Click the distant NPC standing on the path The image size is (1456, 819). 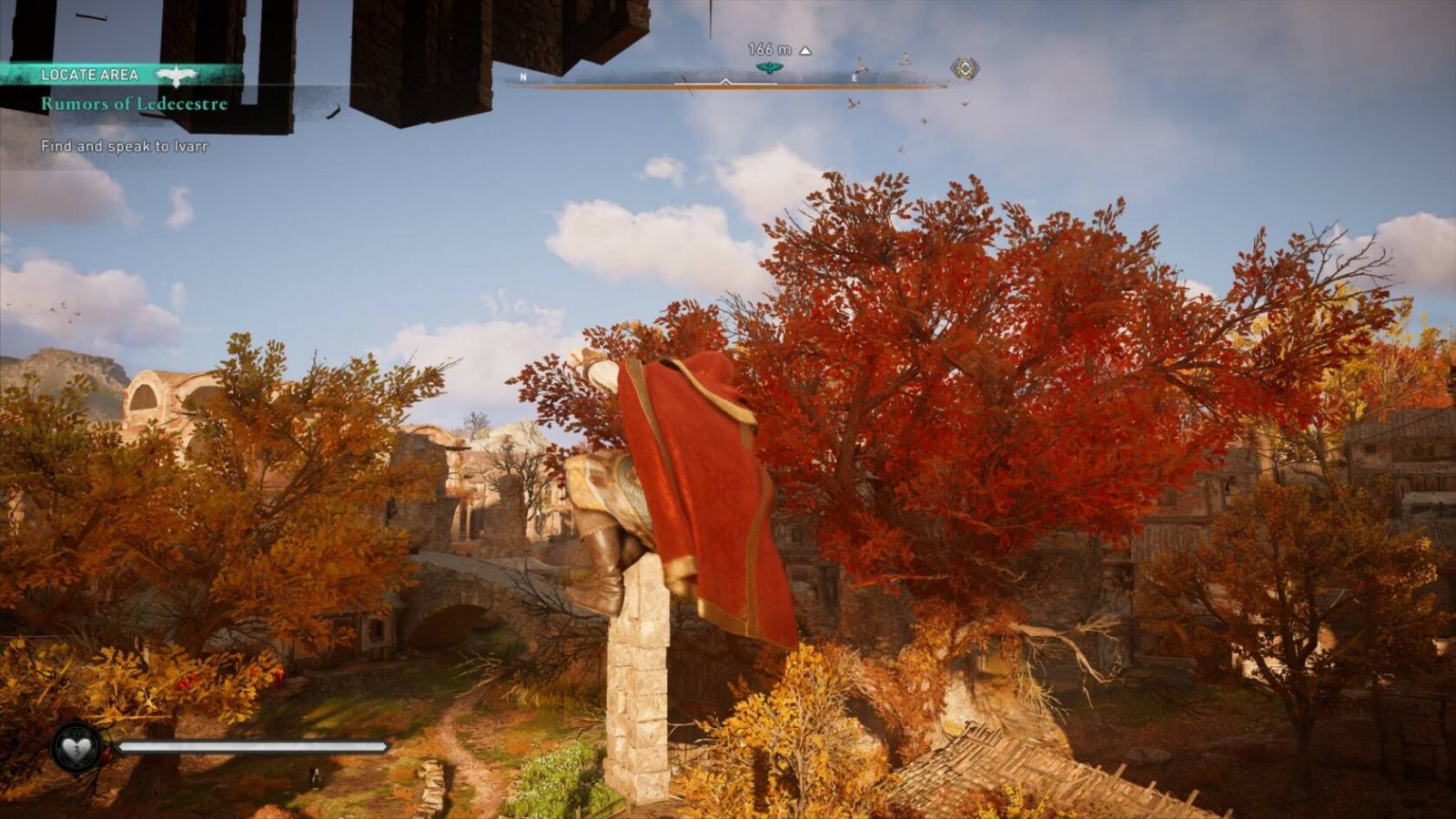tap(315, 778)
